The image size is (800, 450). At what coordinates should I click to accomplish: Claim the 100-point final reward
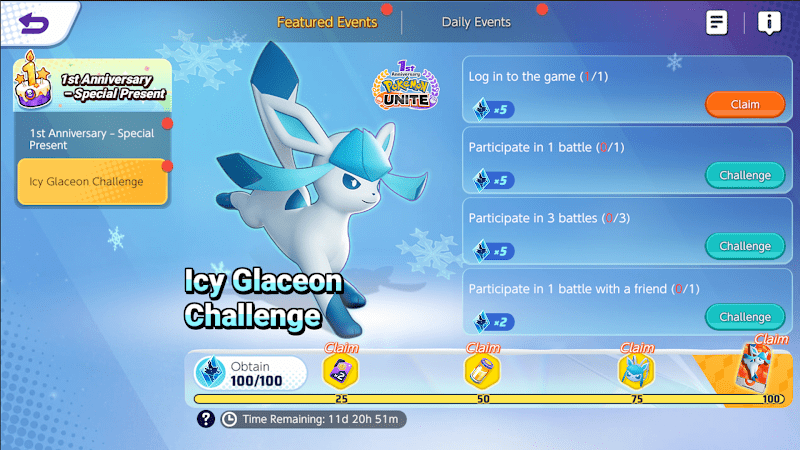760,366
